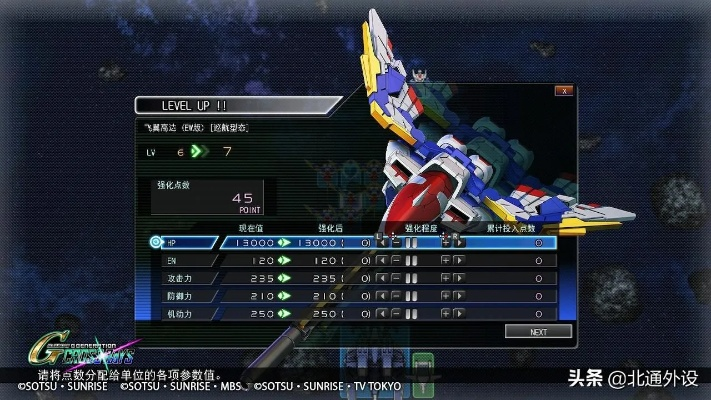Click the left arrow on the 攻击力 row
Viewport: 711px width, 400px height.
point(382,278)
